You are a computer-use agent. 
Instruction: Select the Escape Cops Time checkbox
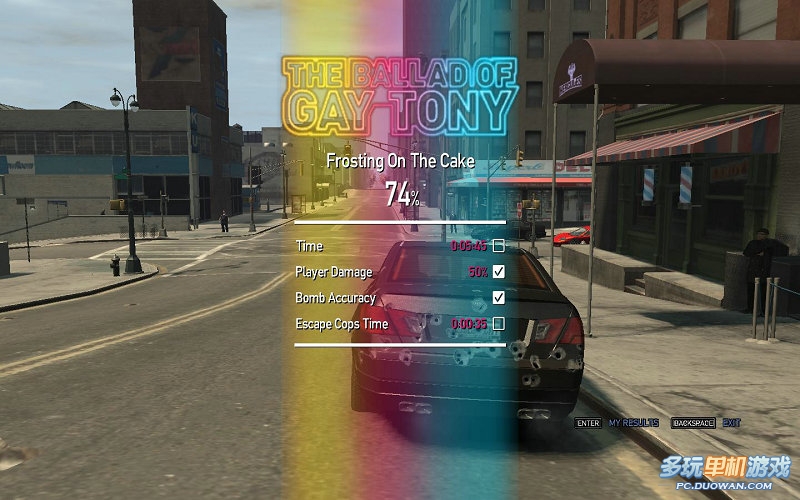498,323
